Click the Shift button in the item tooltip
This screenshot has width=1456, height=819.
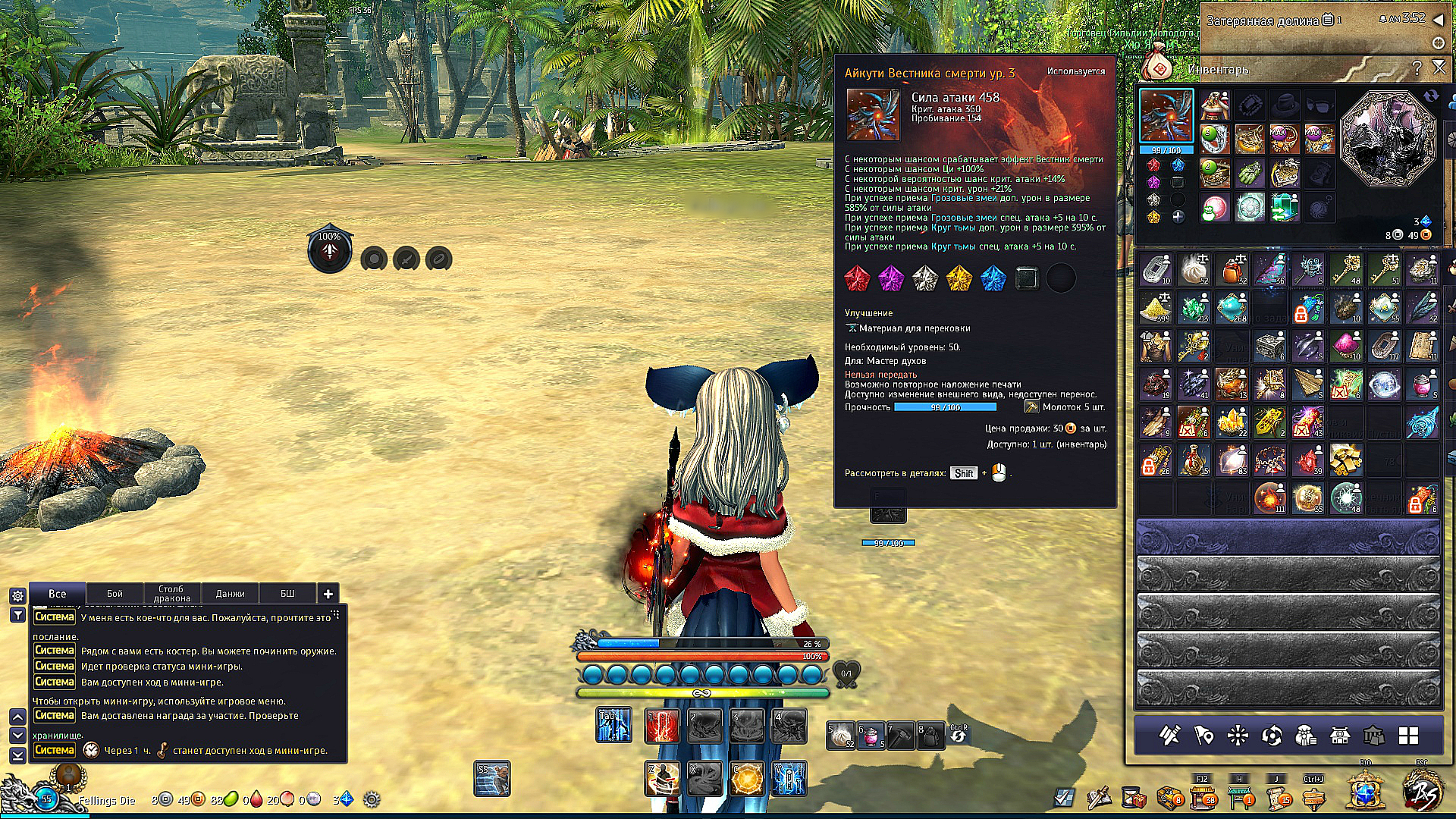pos(963,472)
